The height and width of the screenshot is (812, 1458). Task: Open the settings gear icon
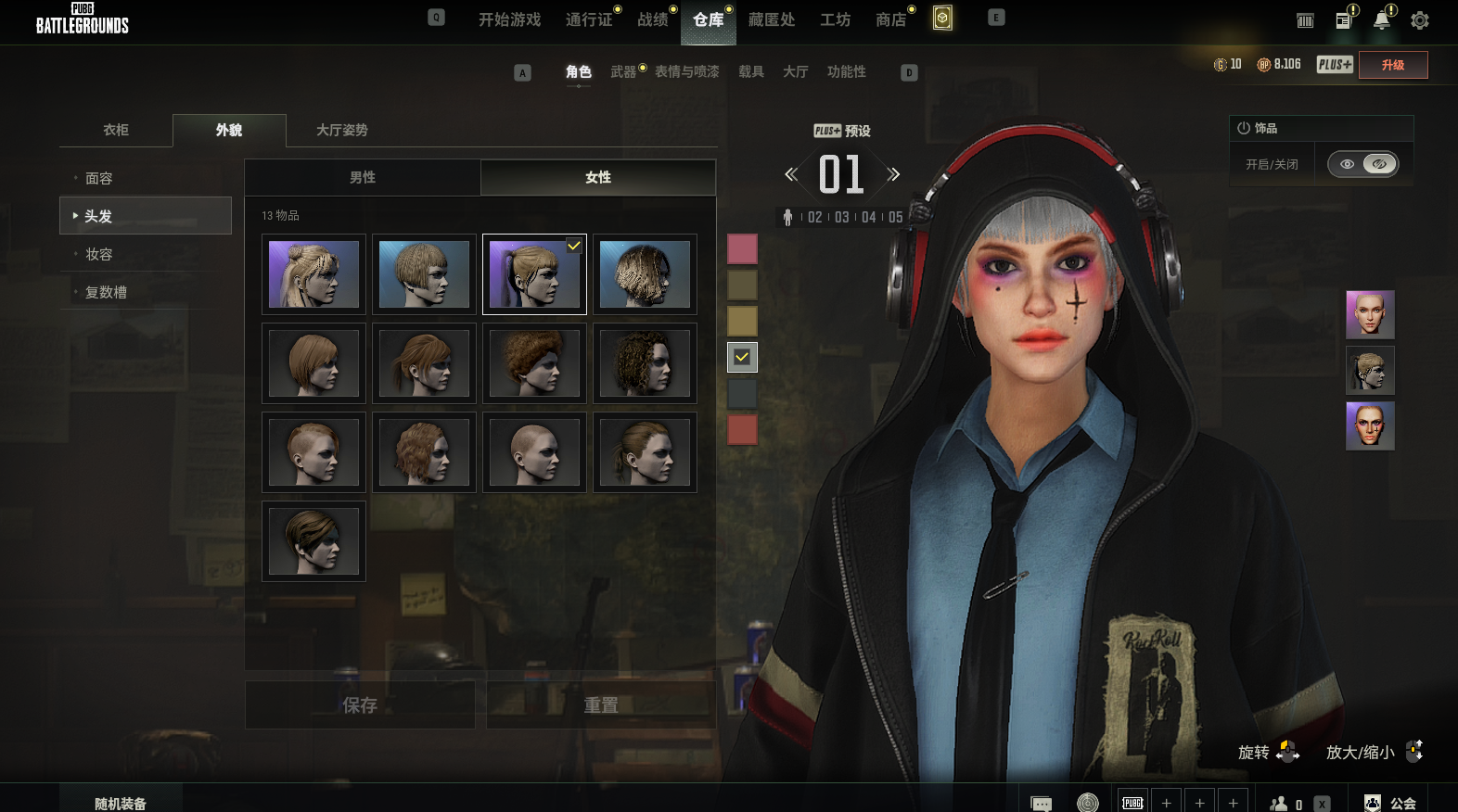(x=1419, y=20)
